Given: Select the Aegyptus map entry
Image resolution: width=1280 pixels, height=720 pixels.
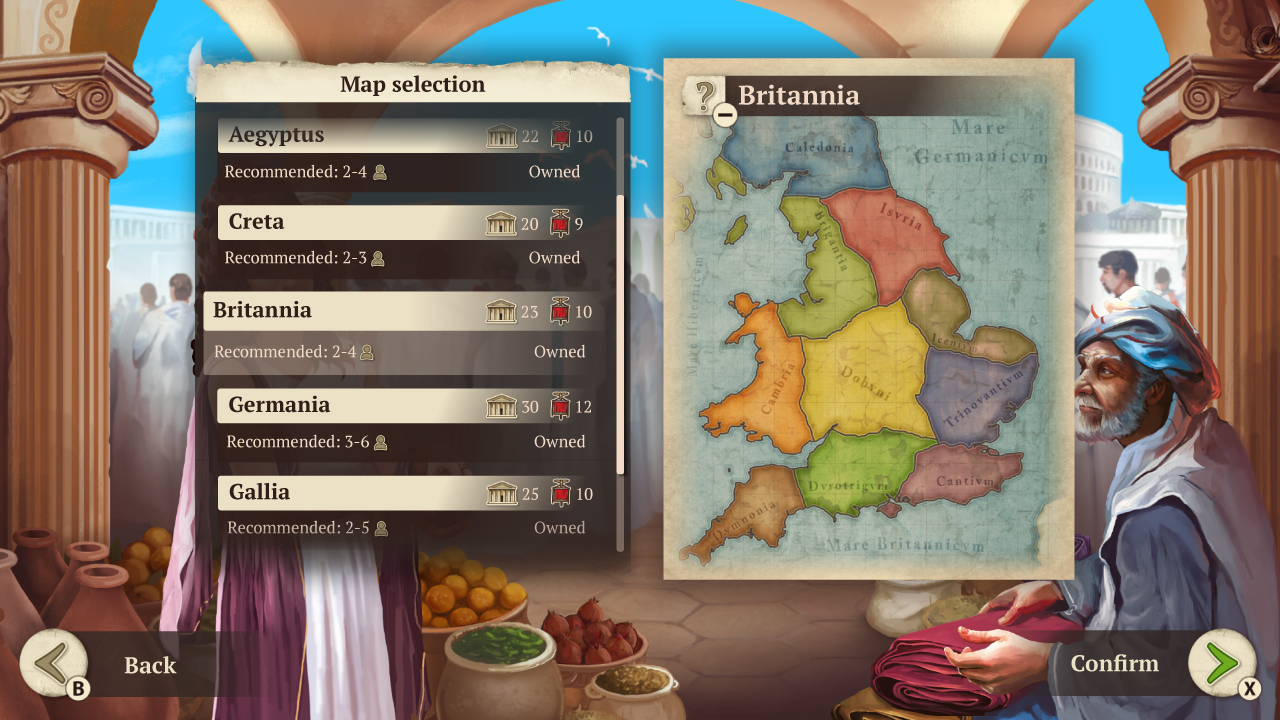Looking at the screenshot, I should pyautogui.click(x=350, y=135).
